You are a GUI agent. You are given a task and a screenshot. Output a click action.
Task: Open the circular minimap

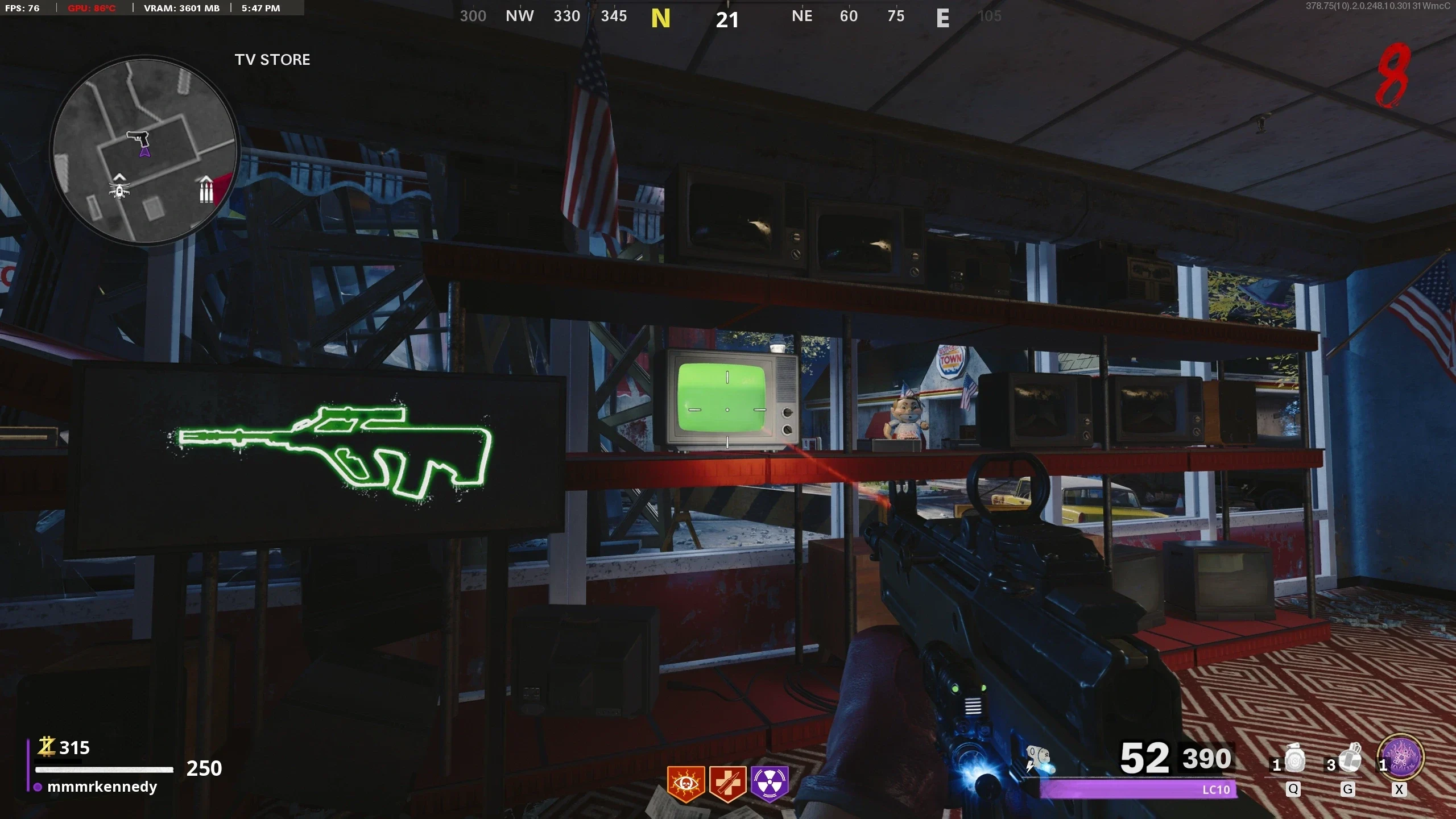tap(145, 151)
